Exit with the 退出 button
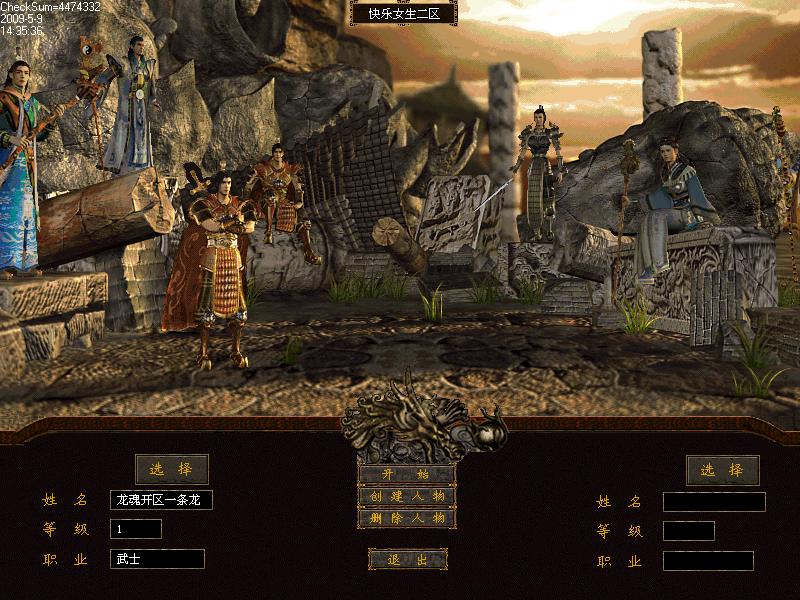 [x=407, y=560]
